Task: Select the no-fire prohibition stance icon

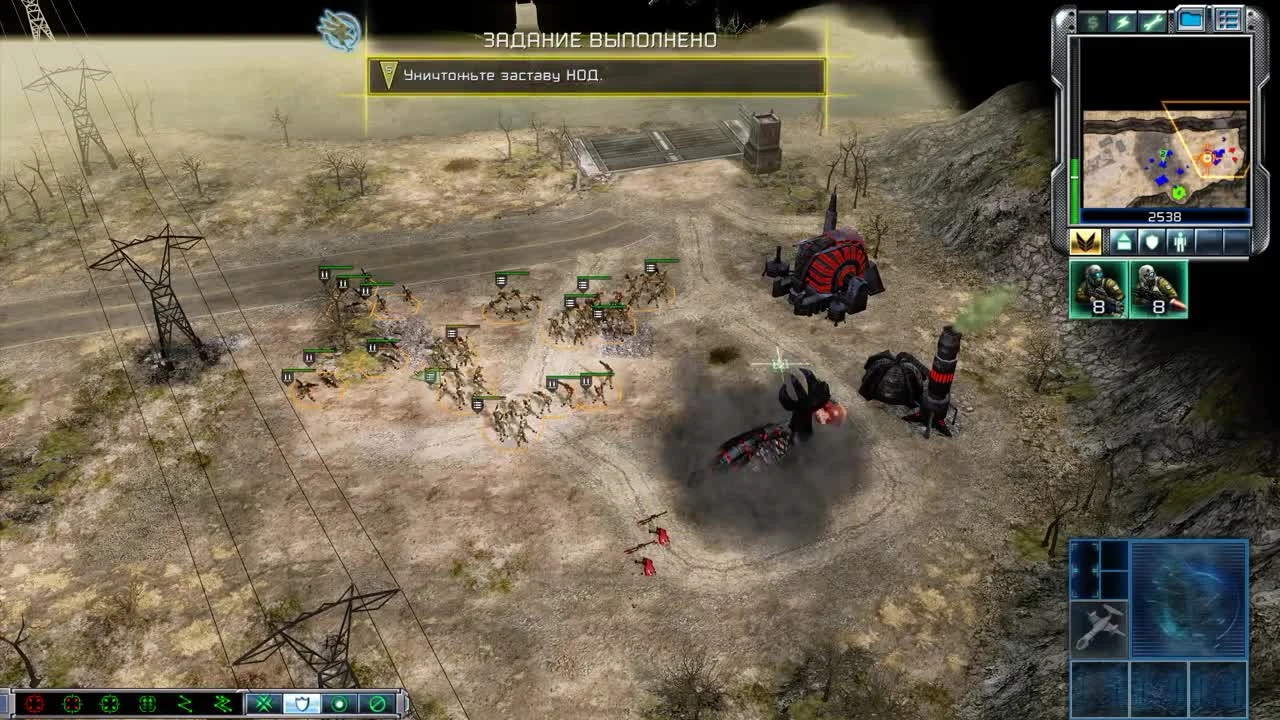Action: tap(377, 704)
